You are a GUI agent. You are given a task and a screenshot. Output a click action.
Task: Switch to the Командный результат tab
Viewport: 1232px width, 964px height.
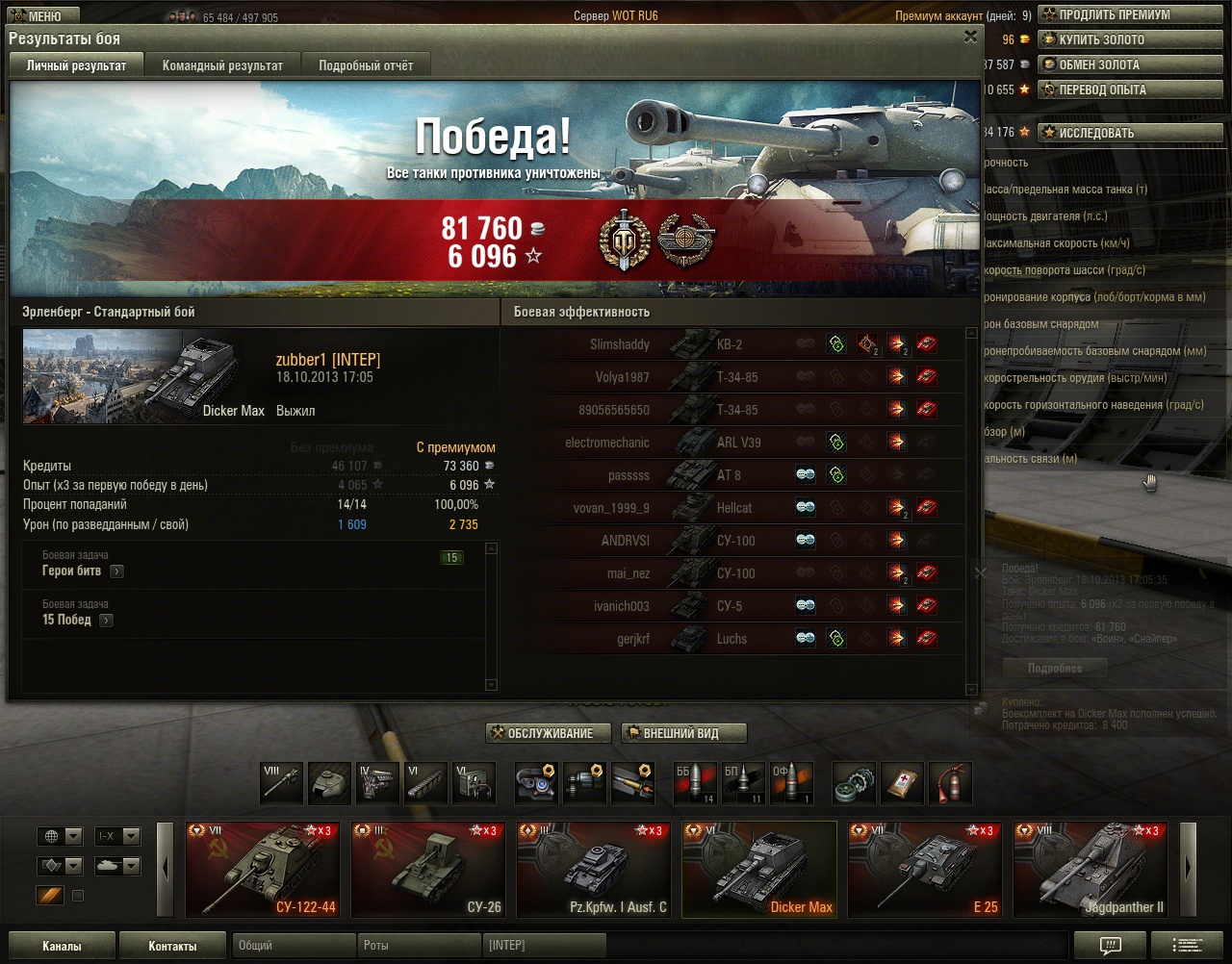222,65
